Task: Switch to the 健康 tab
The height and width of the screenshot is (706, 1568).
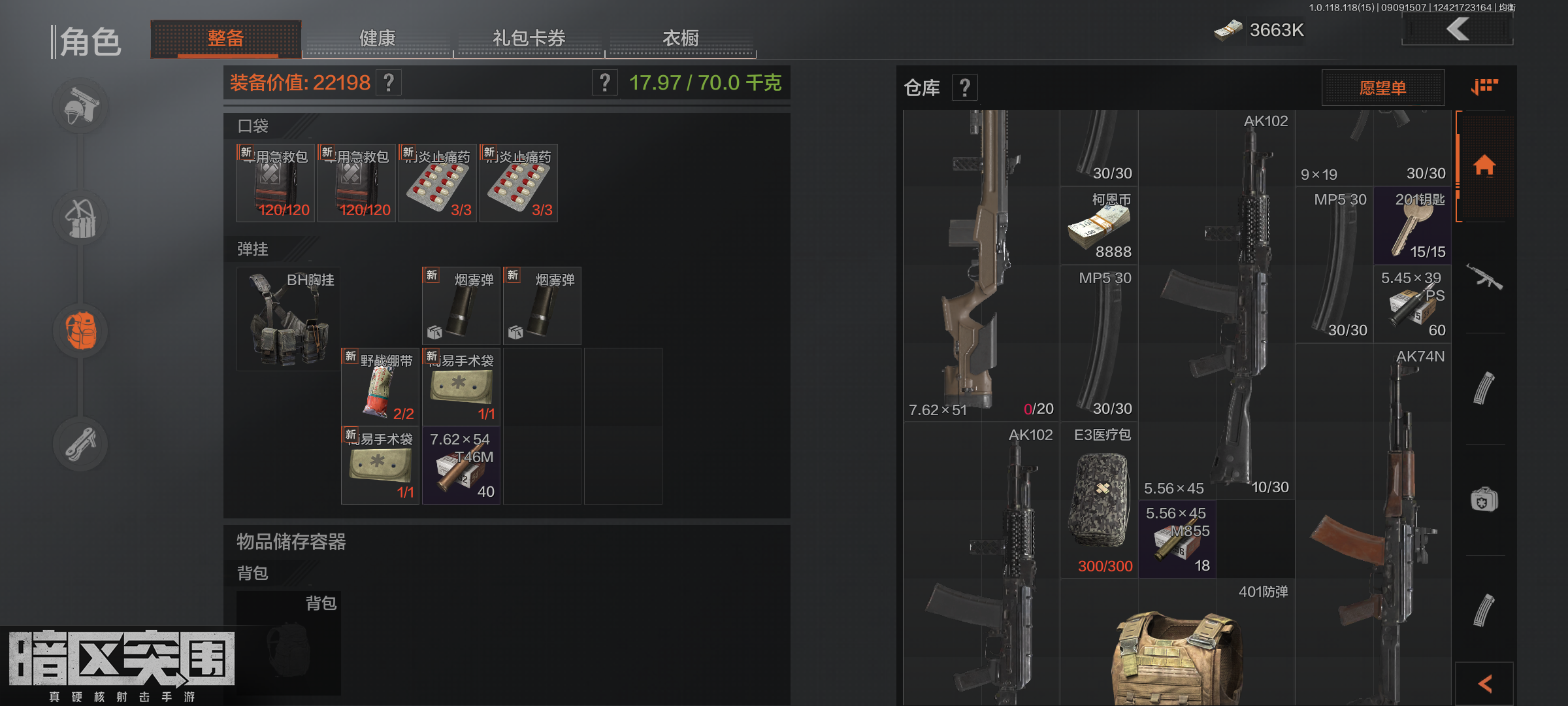Action: pyautogui.click(x=378, y=39)
